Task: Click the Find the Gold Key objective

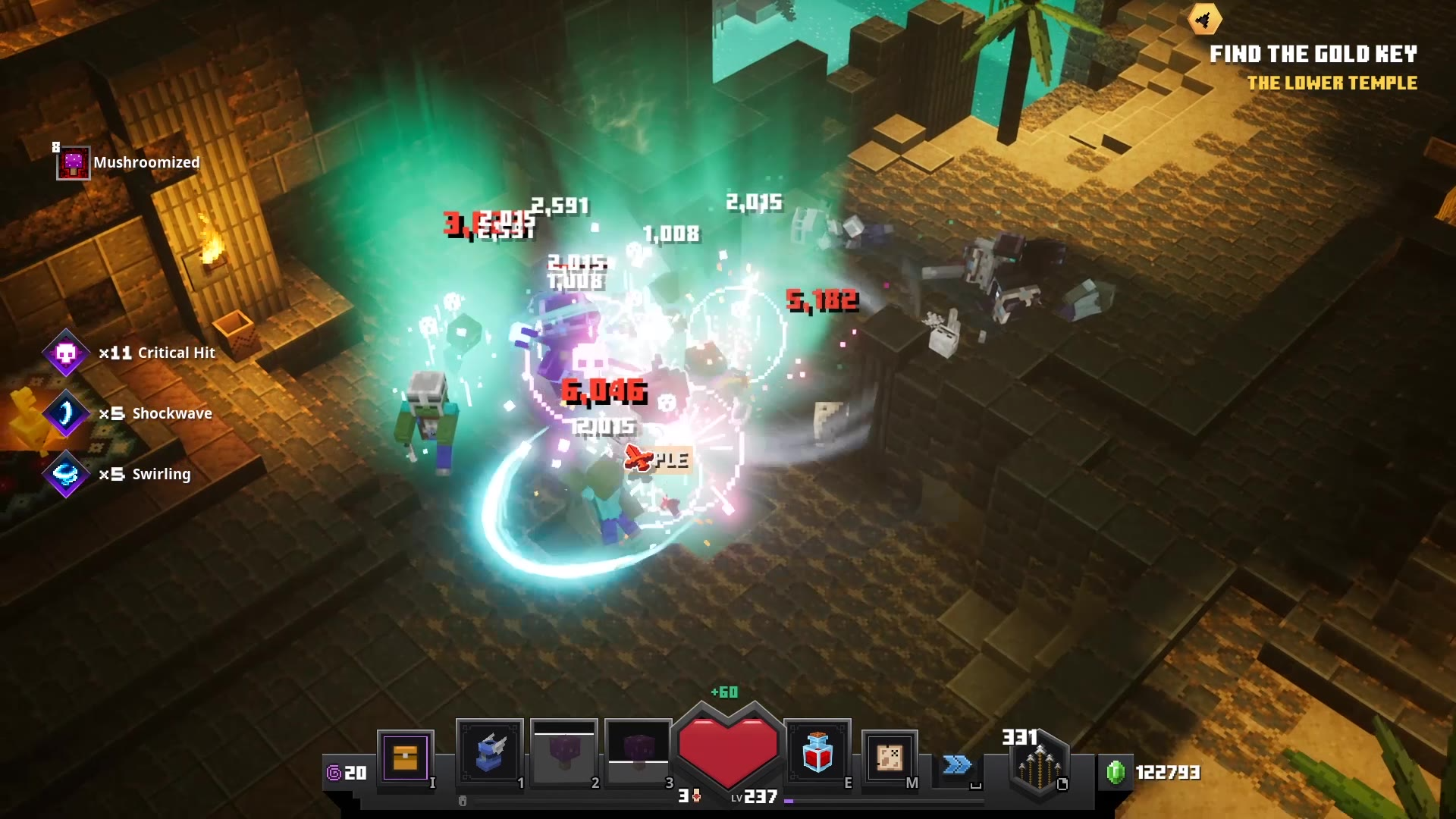Action: [x=1313, y=54]
